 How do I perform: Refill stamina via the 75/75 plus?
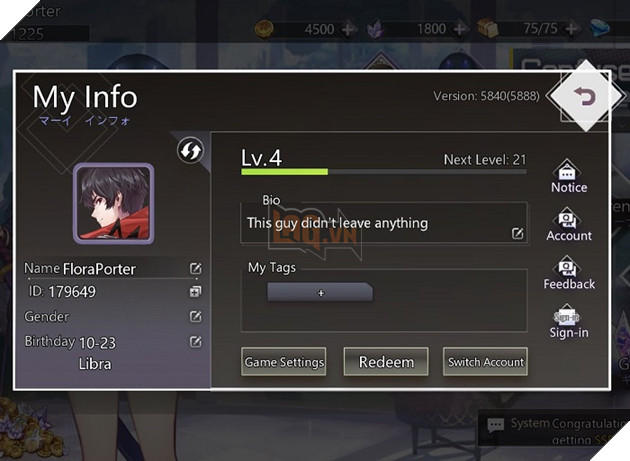coord(572,29)
